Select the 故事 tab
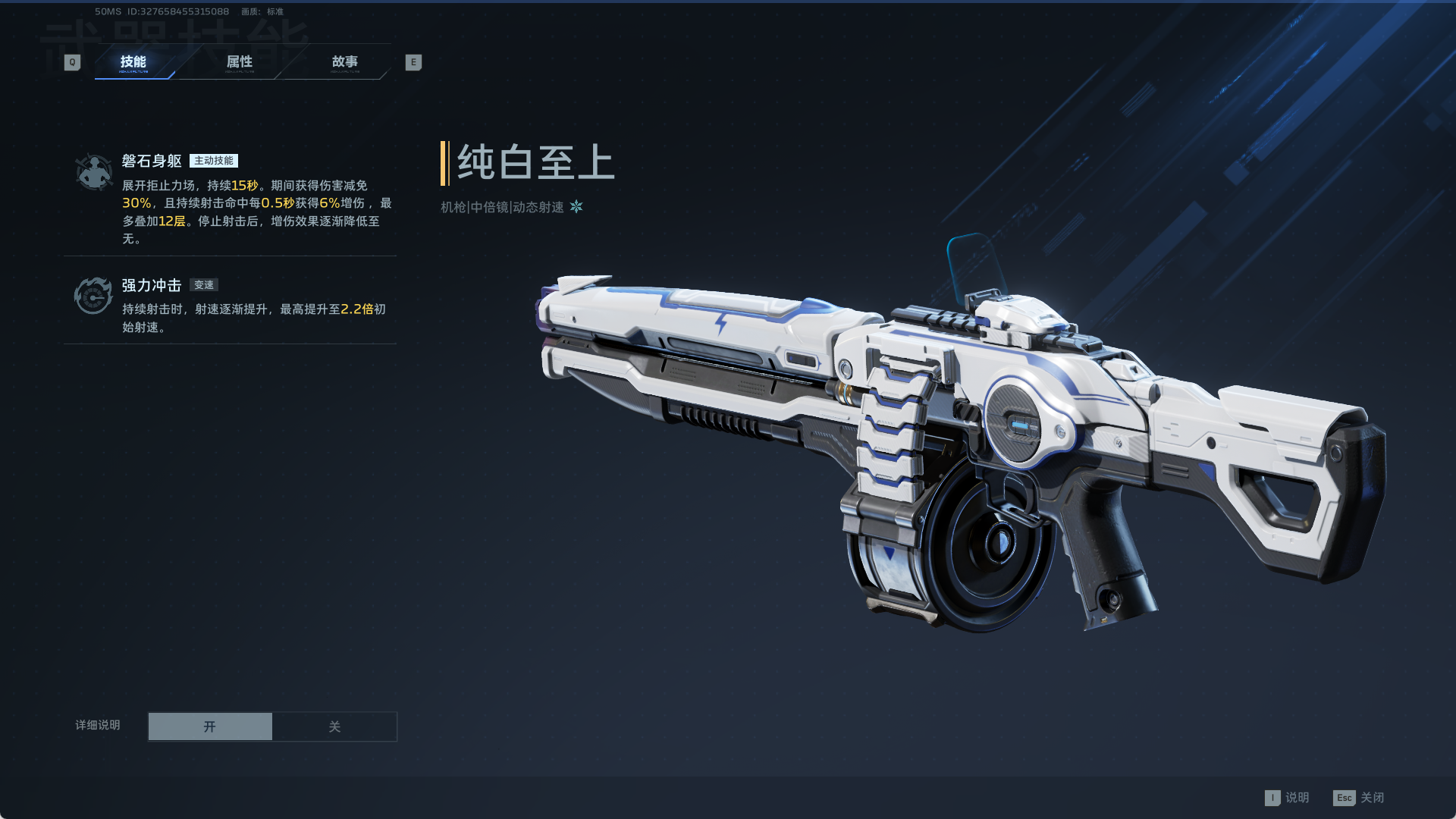 click(x=344, y=62)
